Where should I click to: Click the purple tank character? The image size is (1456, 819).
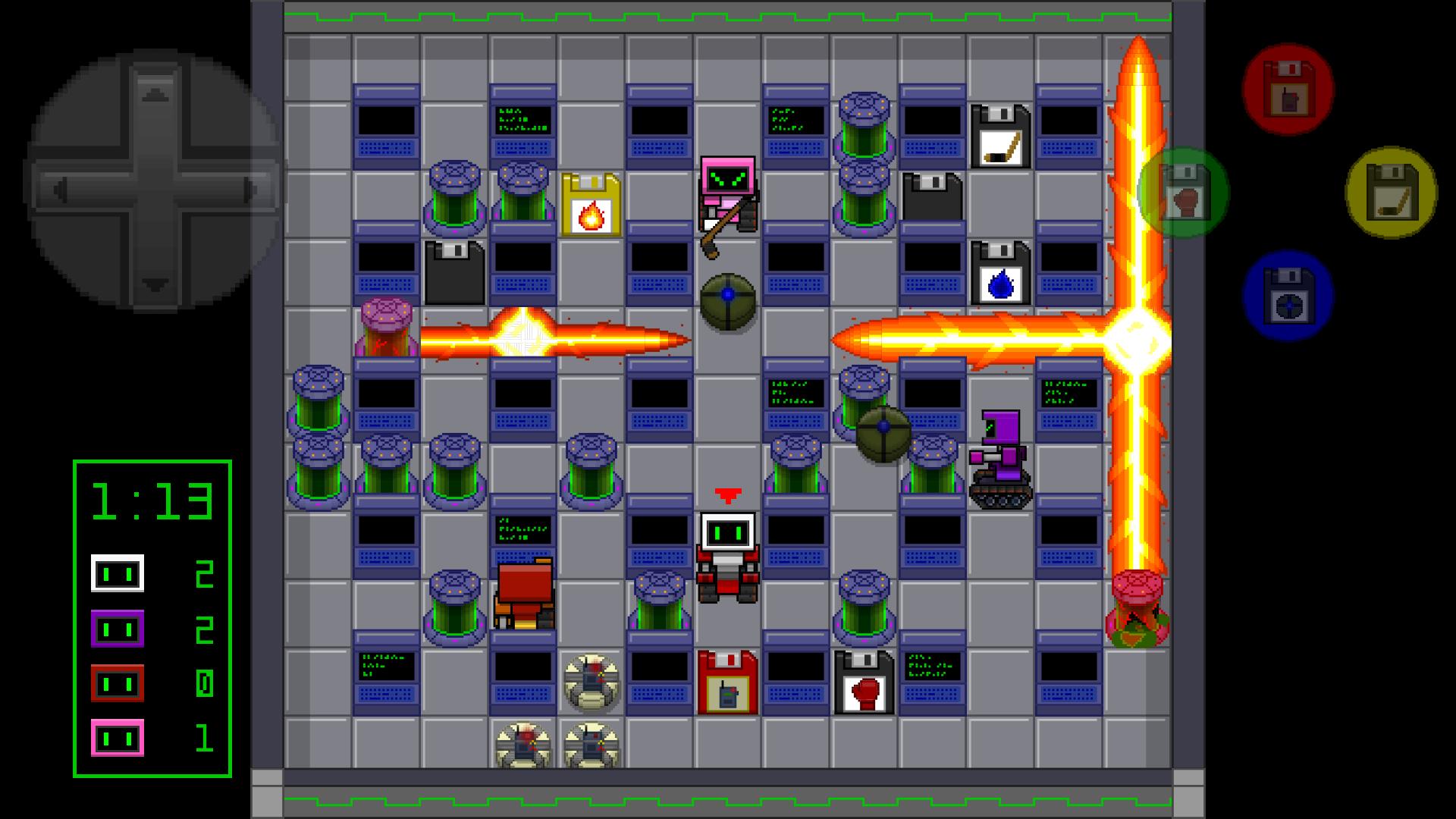(x=999, y=455)
